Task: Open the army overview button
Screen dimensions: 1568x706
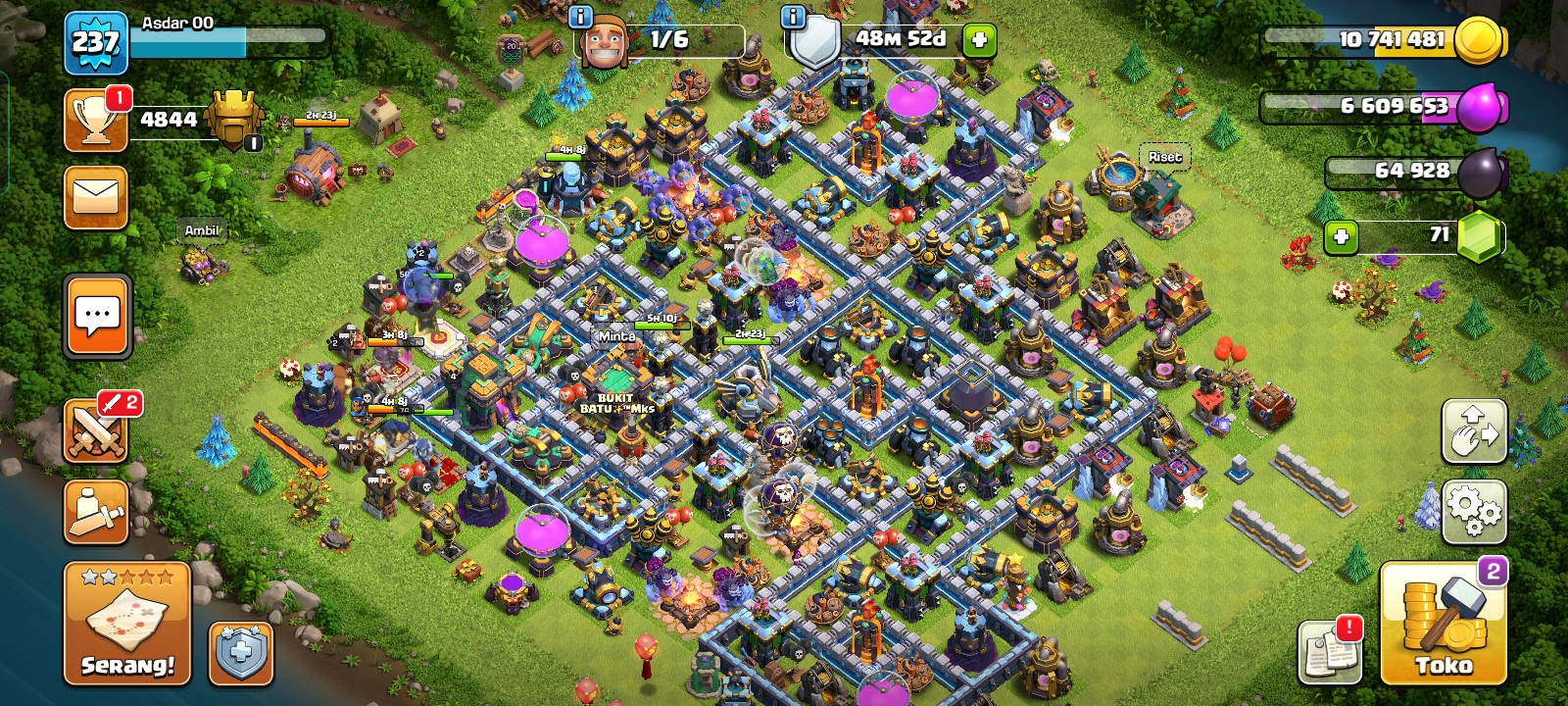Action: (x=96, y=511)
